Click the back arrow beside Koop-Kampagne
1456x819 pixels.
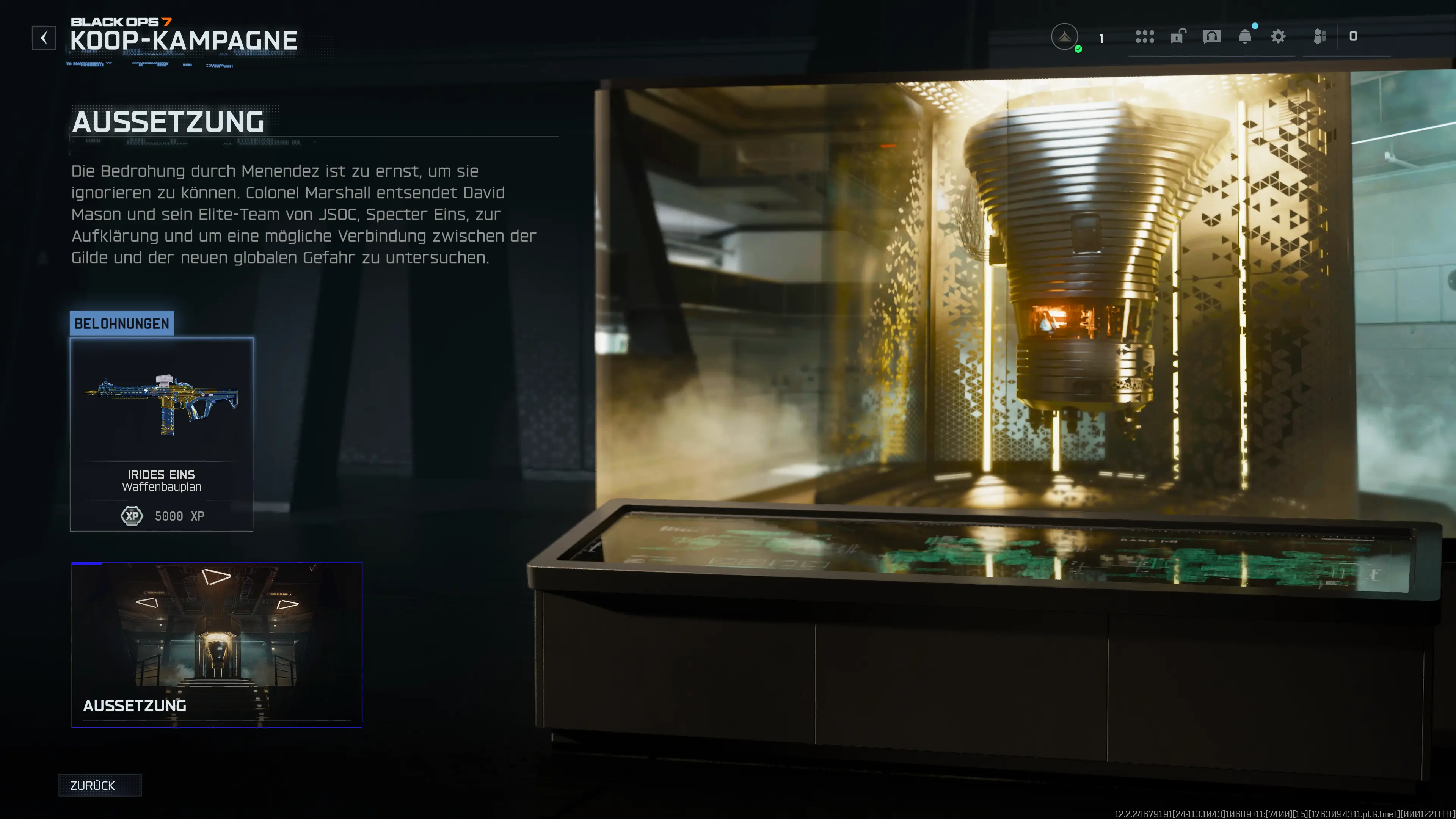click(x=44, y=38)
